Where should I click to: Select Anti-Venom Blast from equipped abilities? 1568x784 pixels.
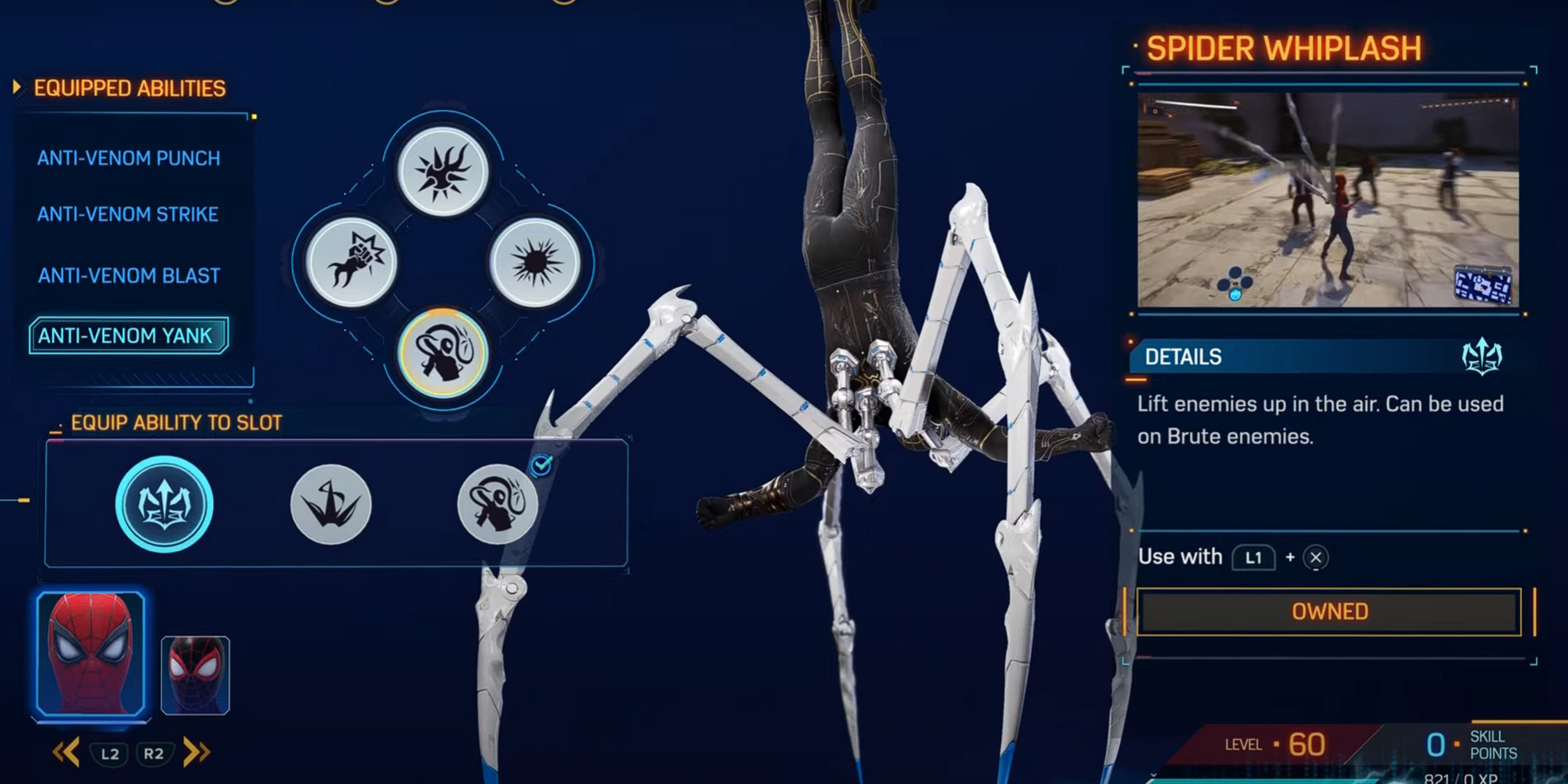(x=127, y=275)
